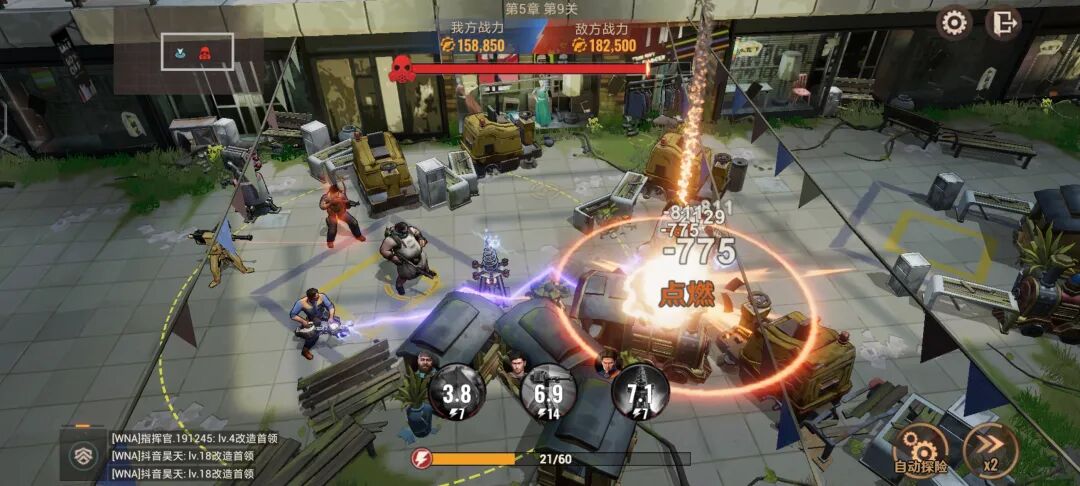Change battle speed with x2 button

tap(990, 449)
